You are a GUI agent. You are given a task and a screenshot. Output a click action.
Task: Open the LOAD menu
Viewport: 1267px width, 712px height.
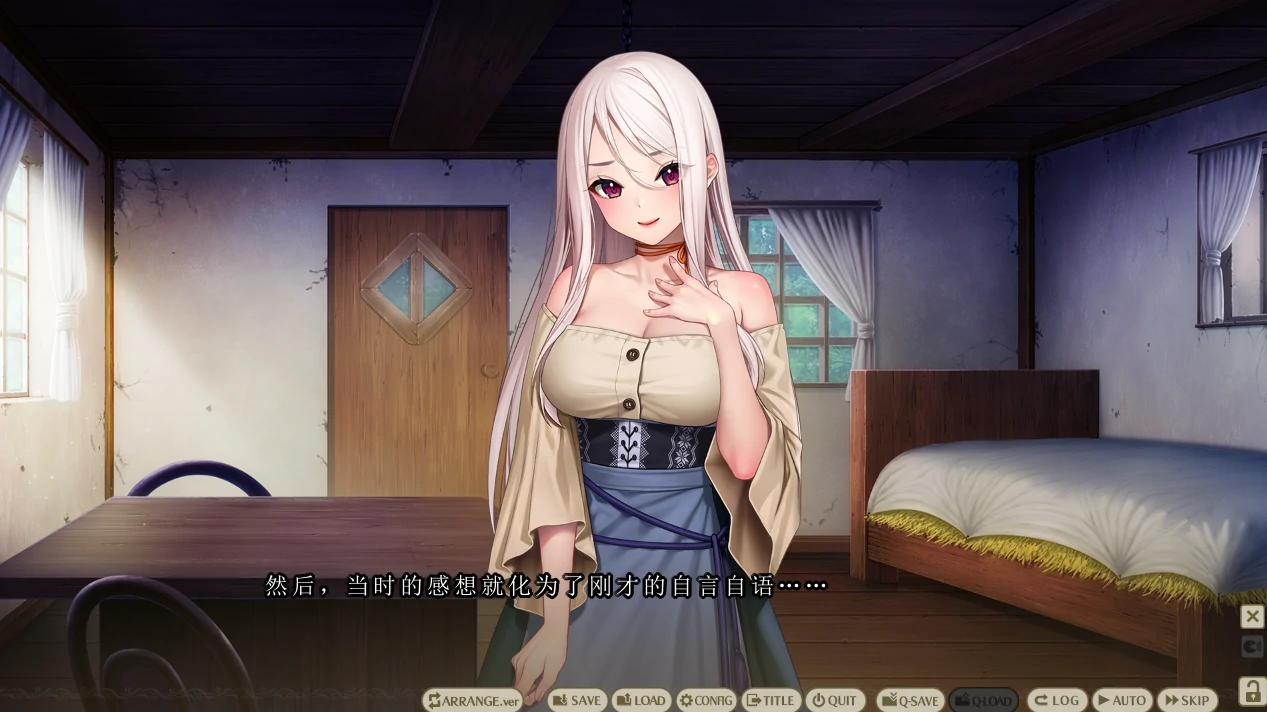pyautogui.click(x=640, y=700)
